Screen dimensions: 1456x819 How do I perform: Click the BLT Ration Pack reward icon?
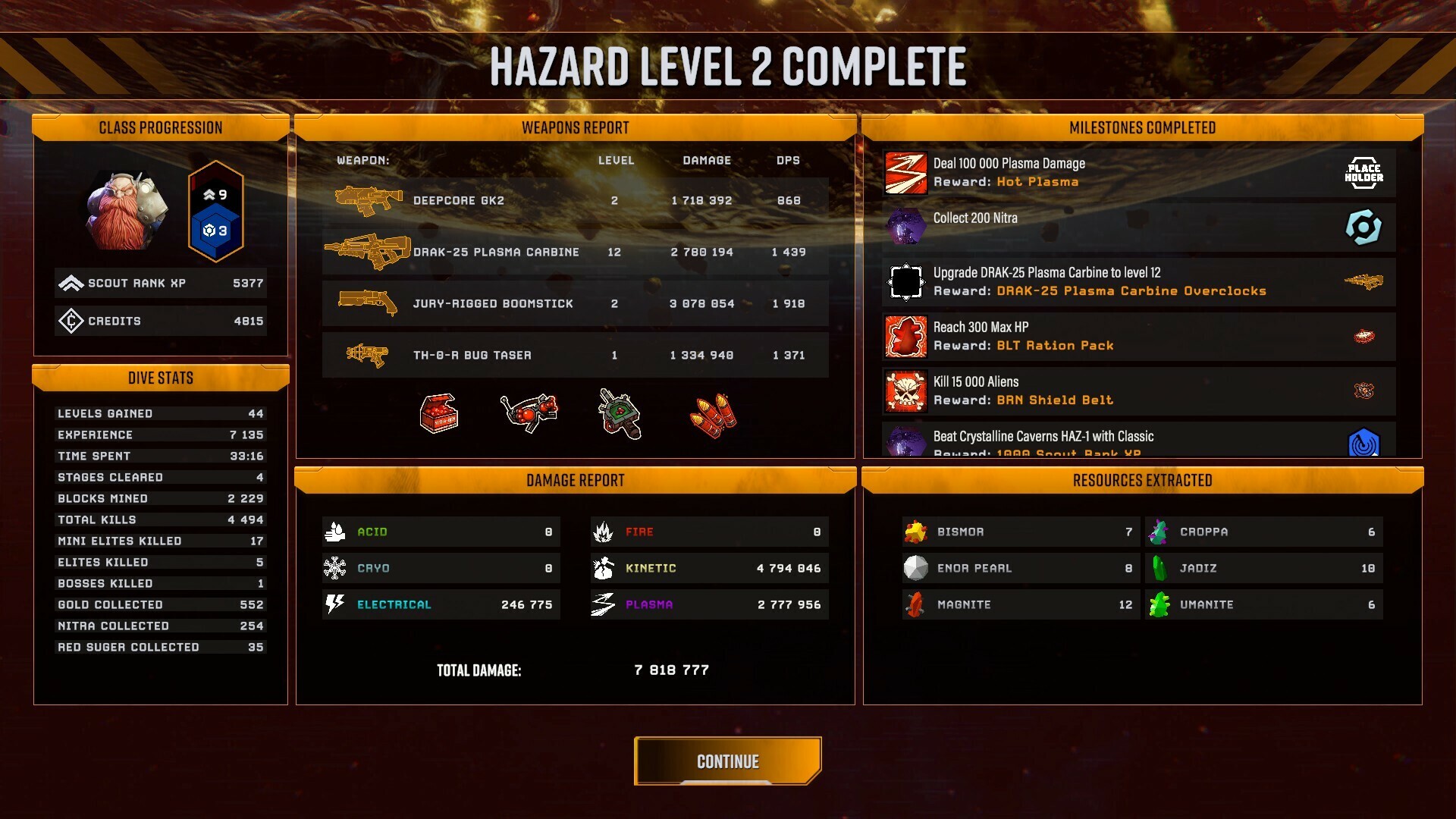tap(1365, 337)
